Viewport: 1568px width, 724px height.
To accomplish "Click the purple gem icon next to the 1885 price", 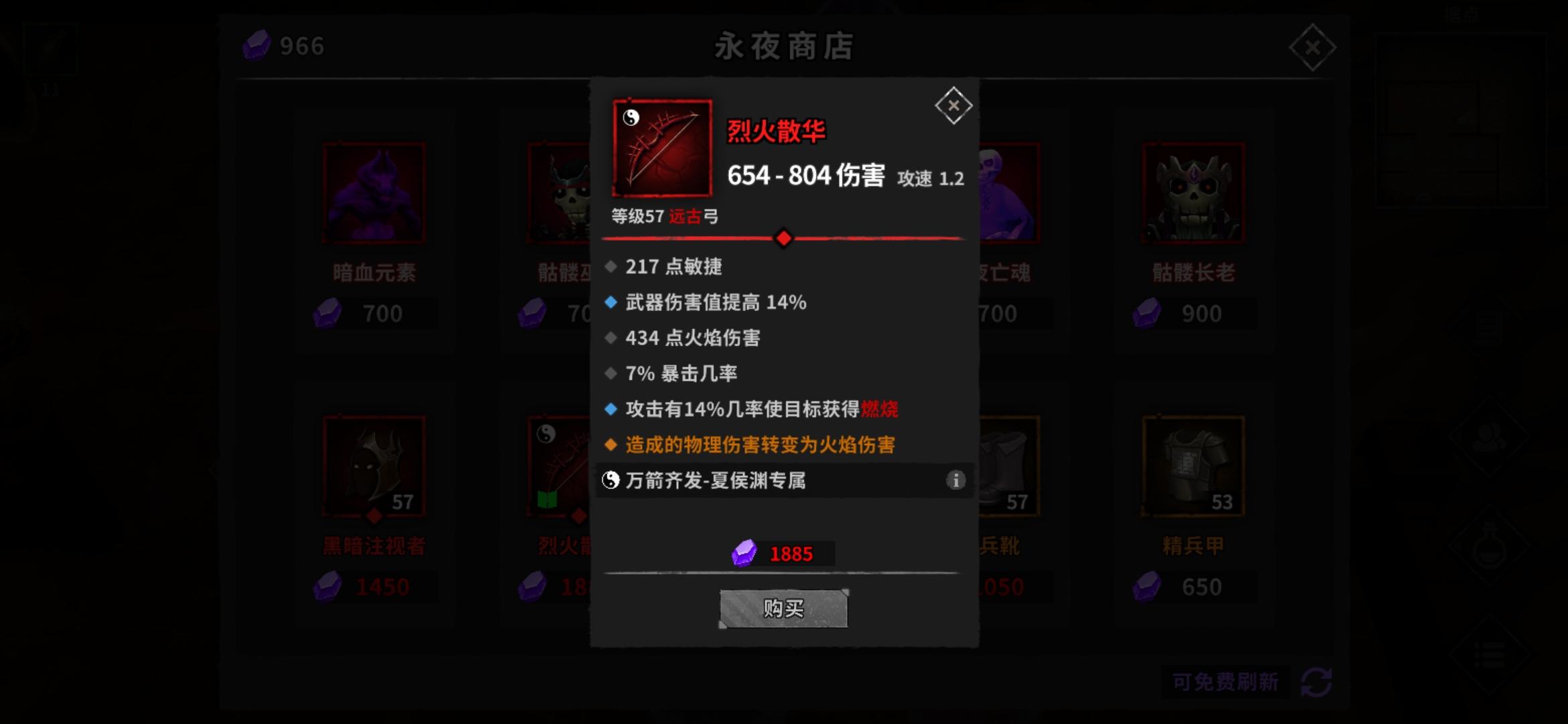I will [x=744, y=554].
